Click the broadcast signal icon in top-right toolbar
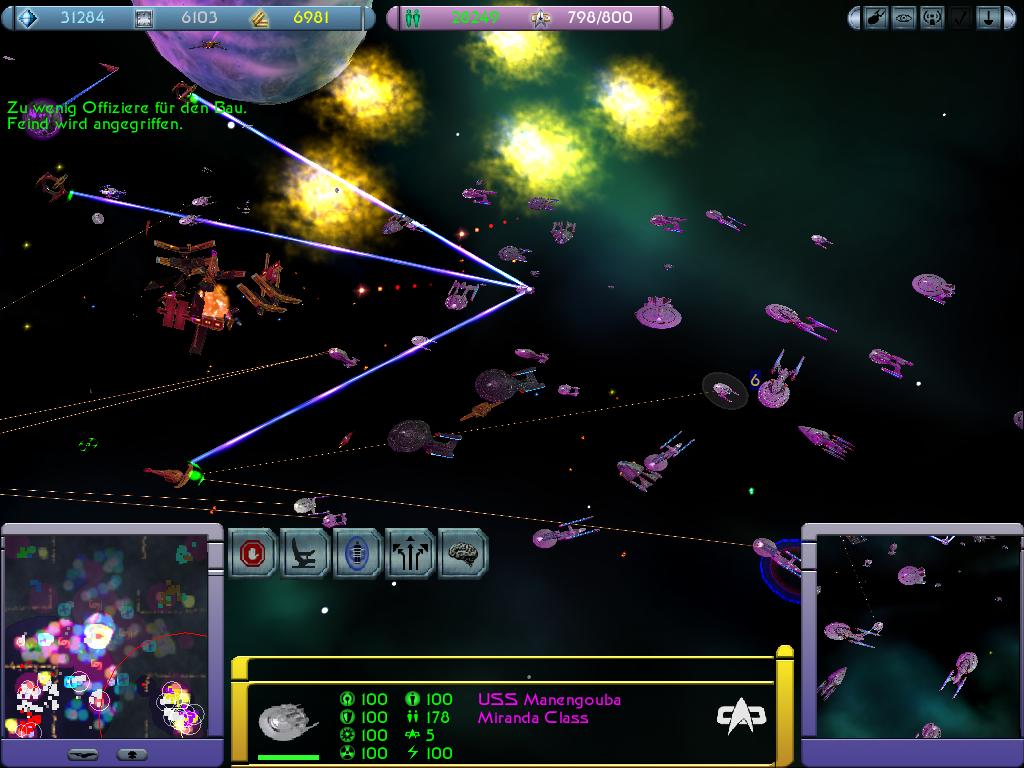 pyautogui.click(x=931, y=18)
